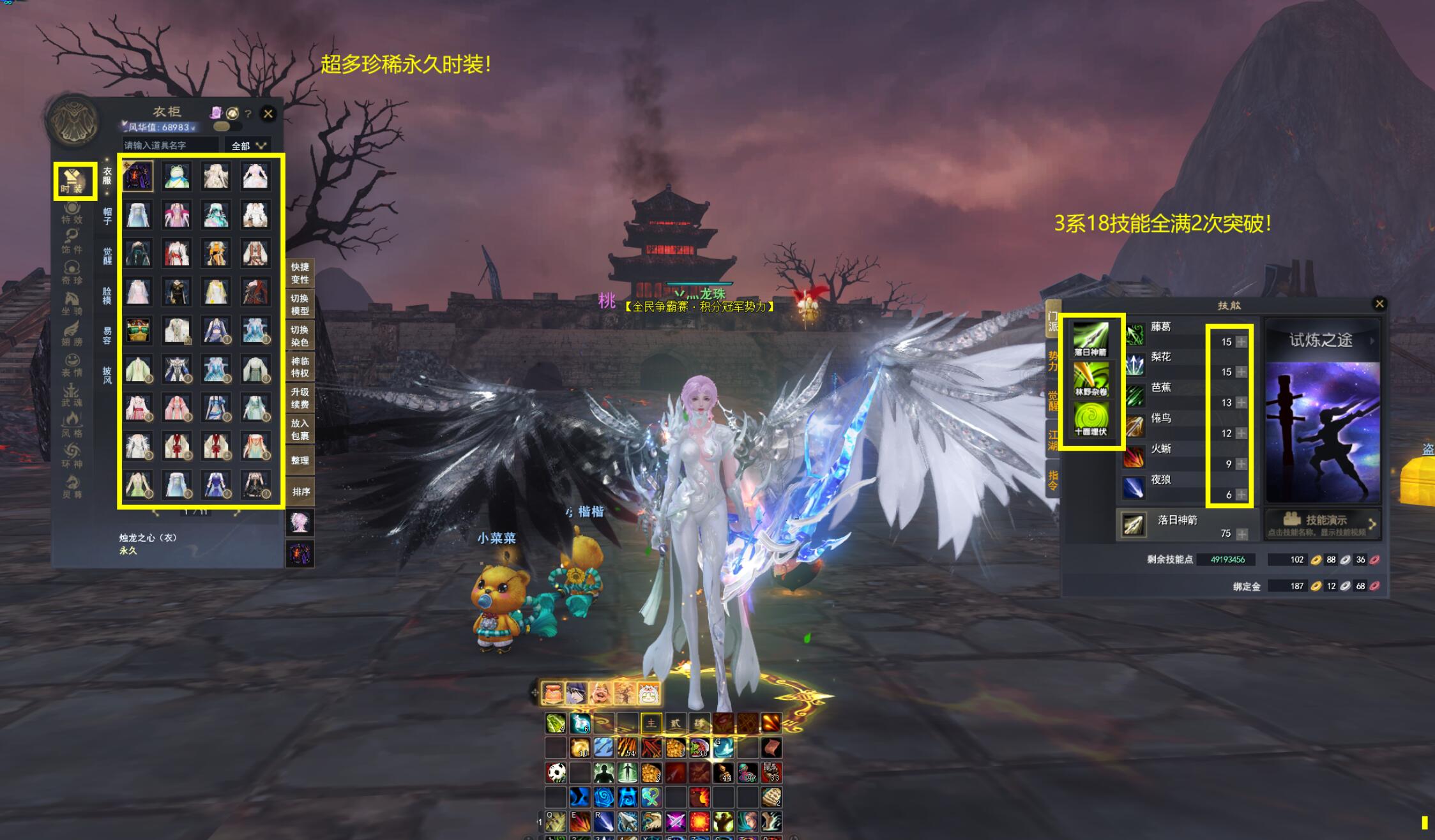Switch to the 特效 effects category
The width and height of the screenshot is (1435, 840).
coord(72,213)
